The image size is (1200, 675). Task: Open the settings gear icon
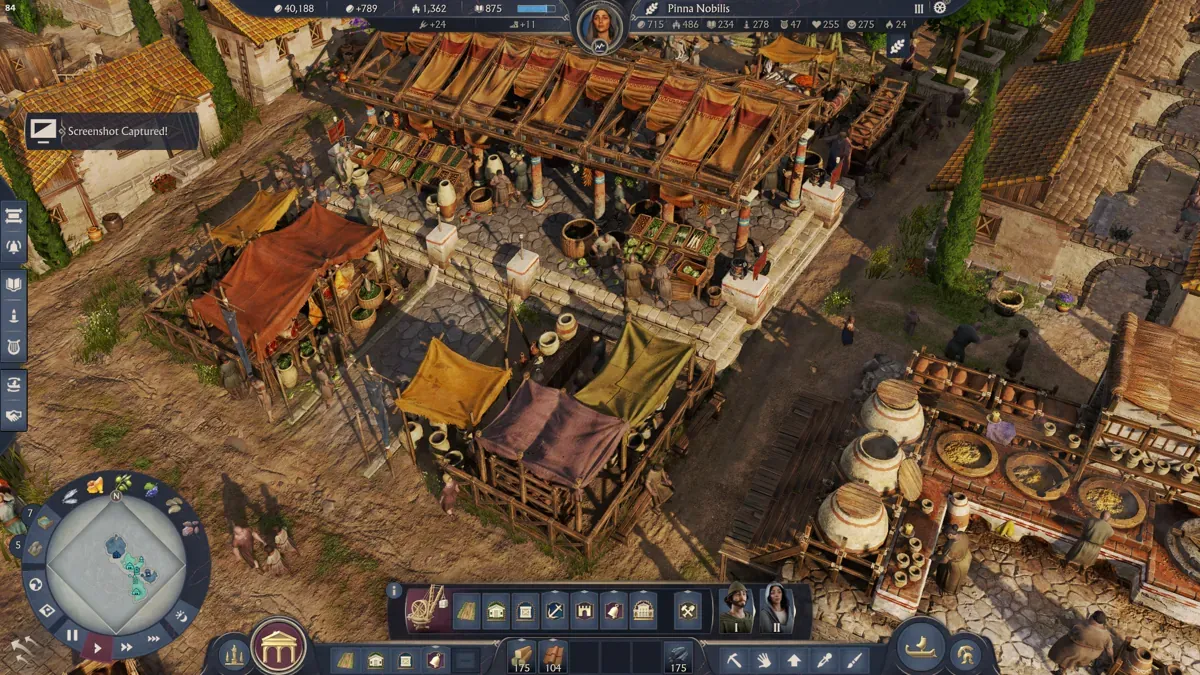939,8
